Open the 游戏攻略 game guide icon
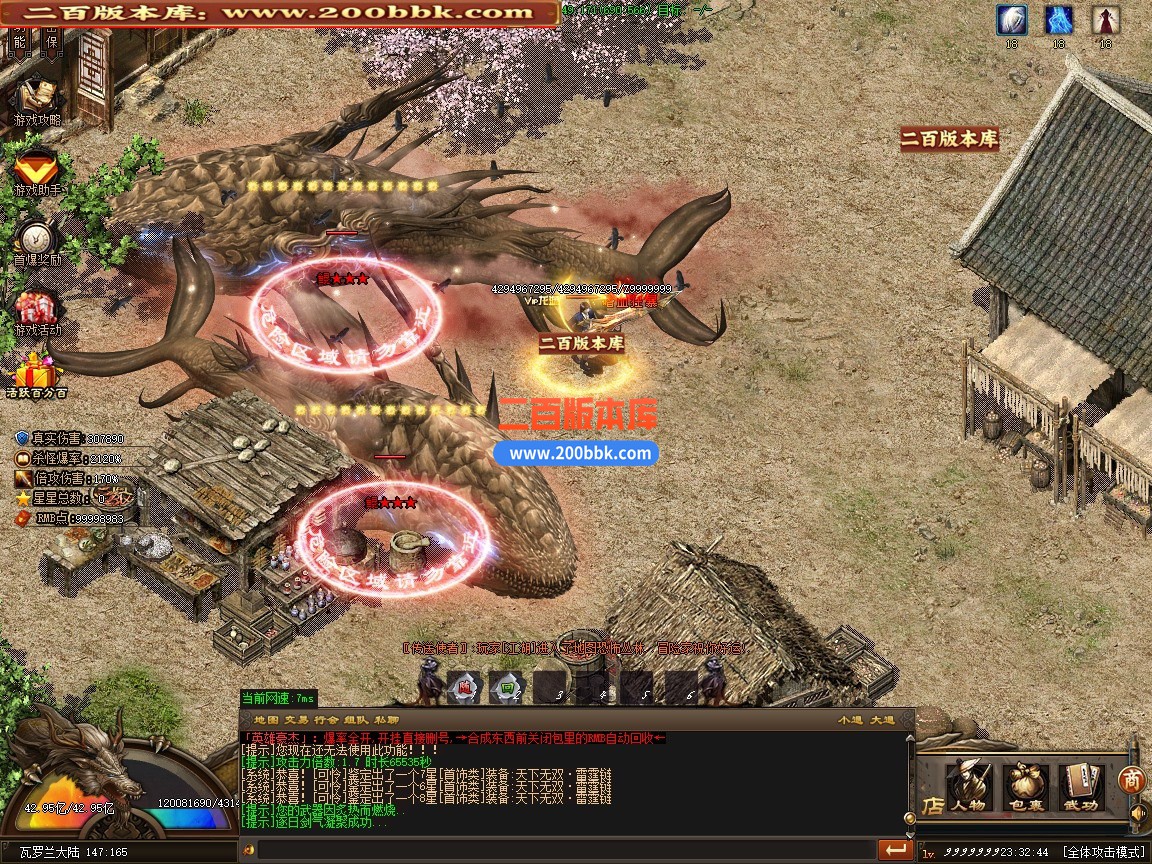1152x864 pixels. click(37, 98)
